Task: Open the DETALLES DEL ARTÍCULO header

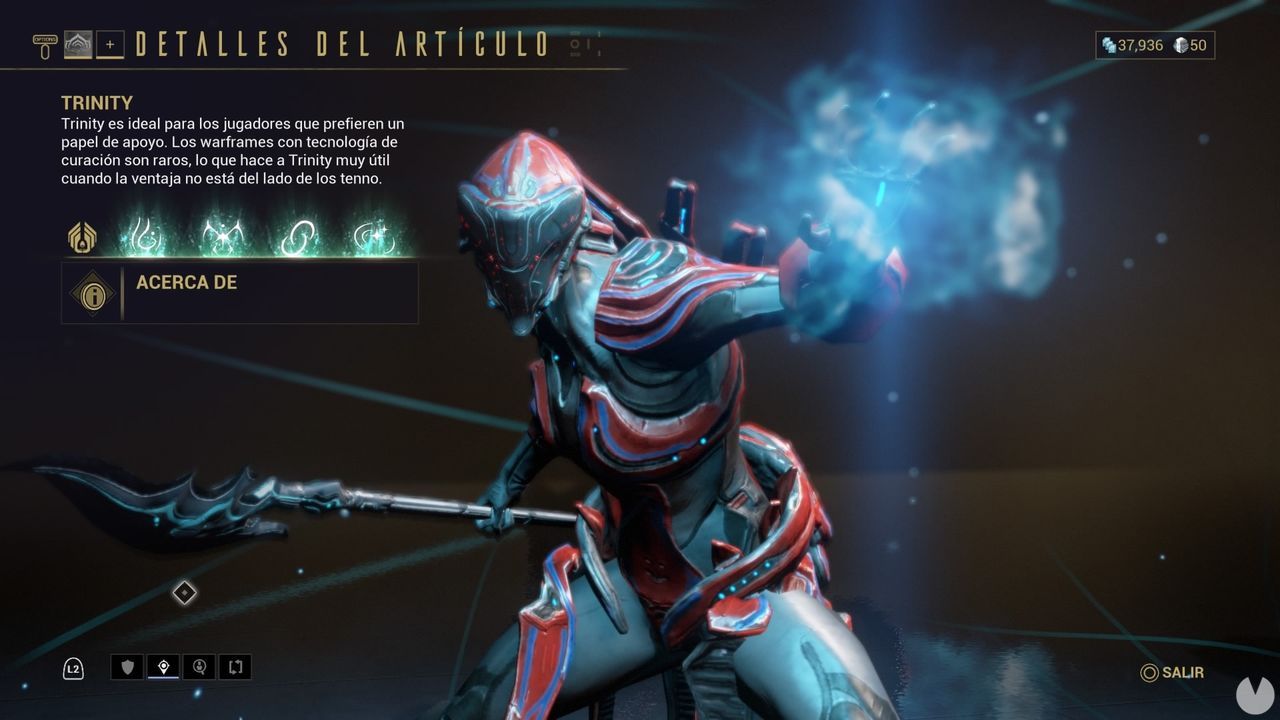Action: tap(340, 42)
